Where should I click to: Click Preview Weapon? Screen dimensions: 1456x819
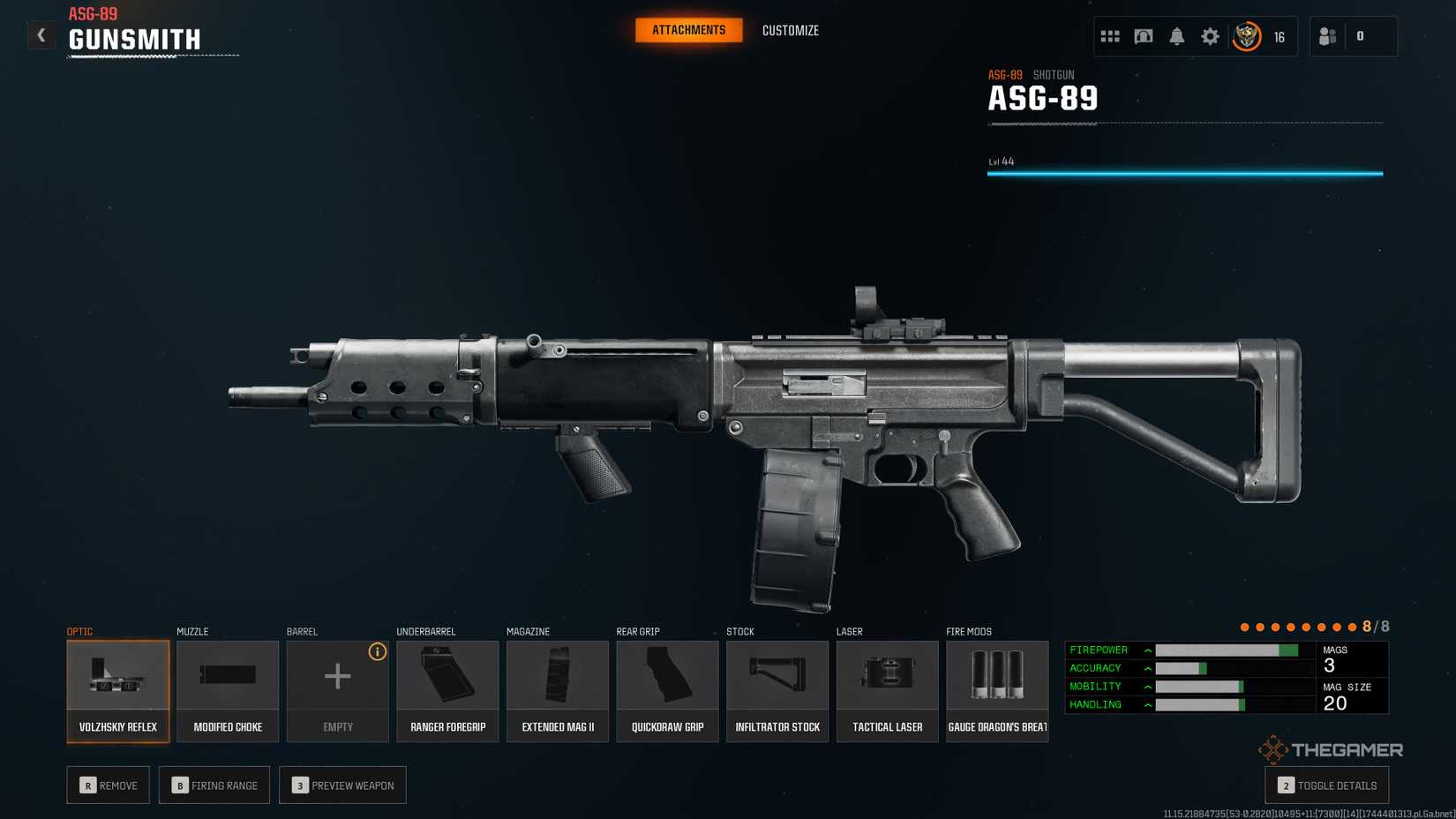tap(342, 785)
